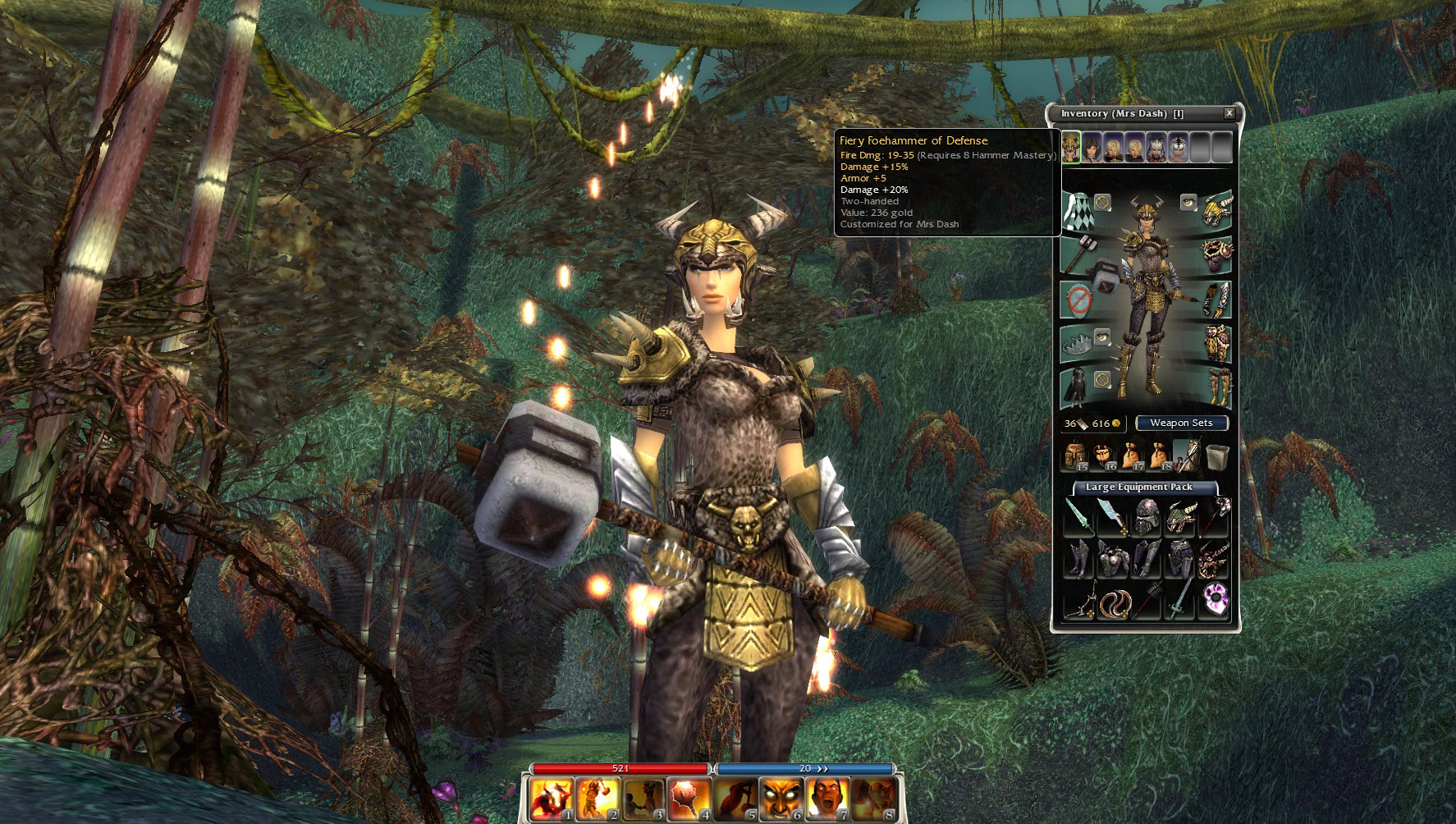Select the first hero portrait in inventory
1456x824 pixels.
pyautogui.click(x=1071, y=149)
